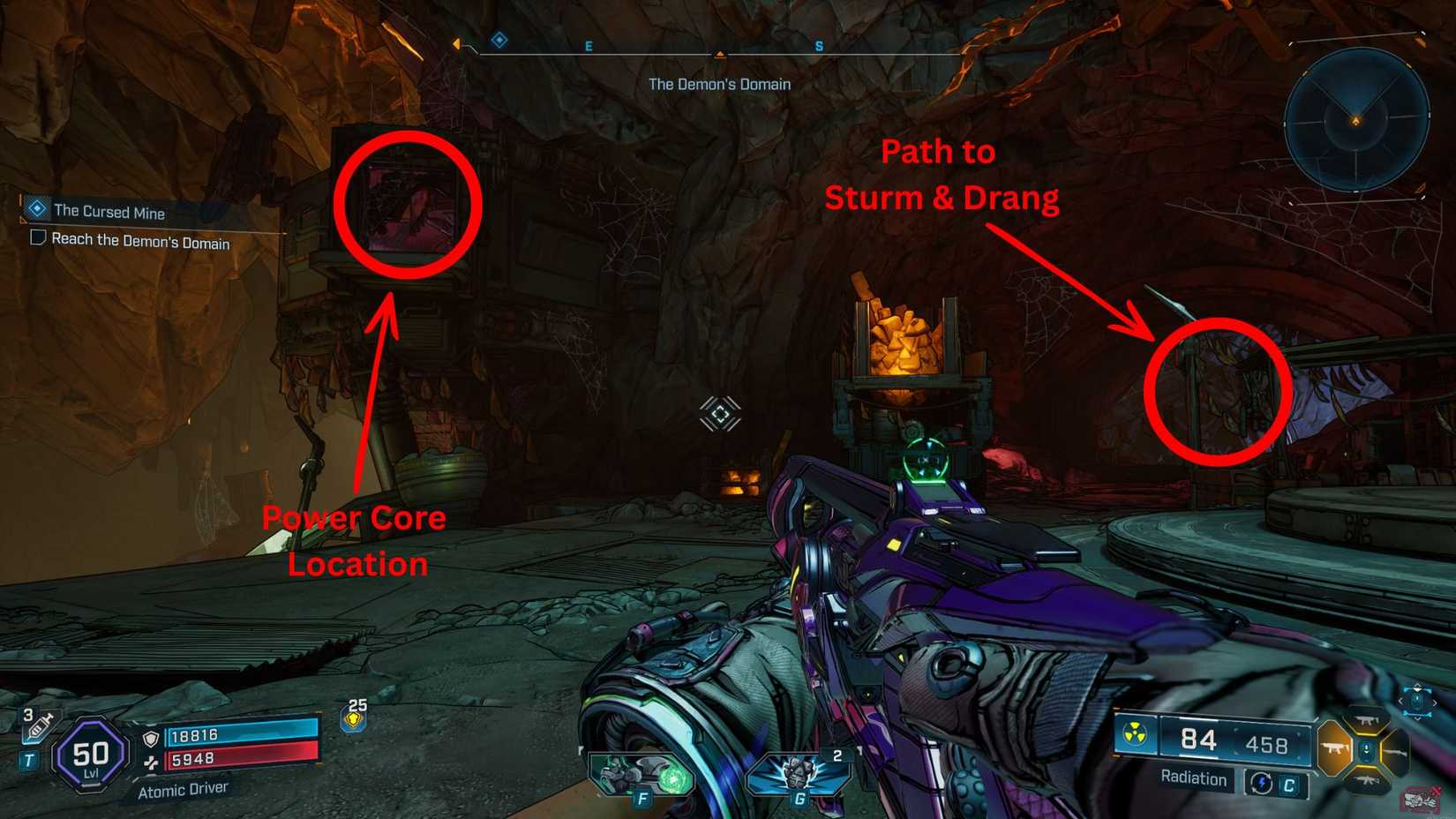Select the assault rifle weapon slot
1456x819 pixels.
tap(1368, 780)
